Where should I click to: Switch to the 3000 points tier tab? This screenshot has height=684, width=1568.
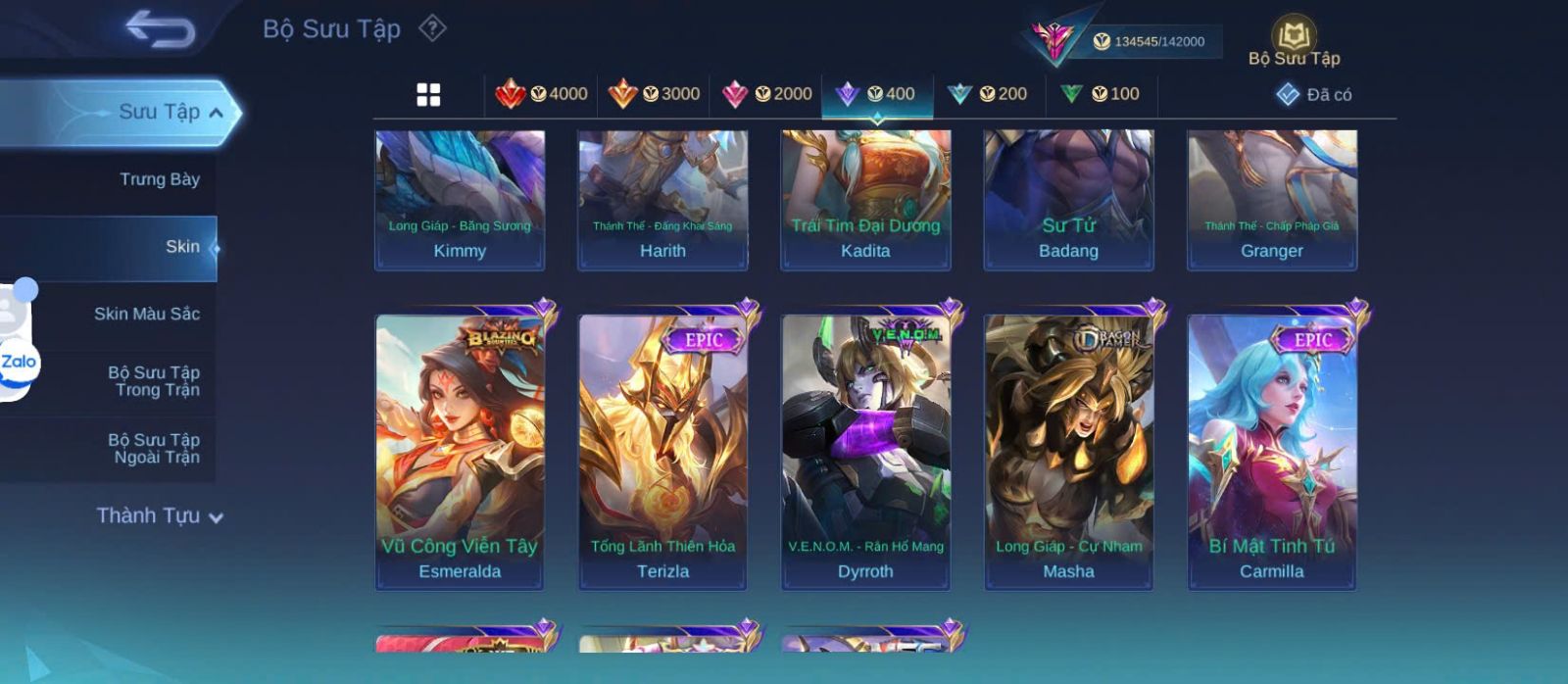click(x=654, y=94)
